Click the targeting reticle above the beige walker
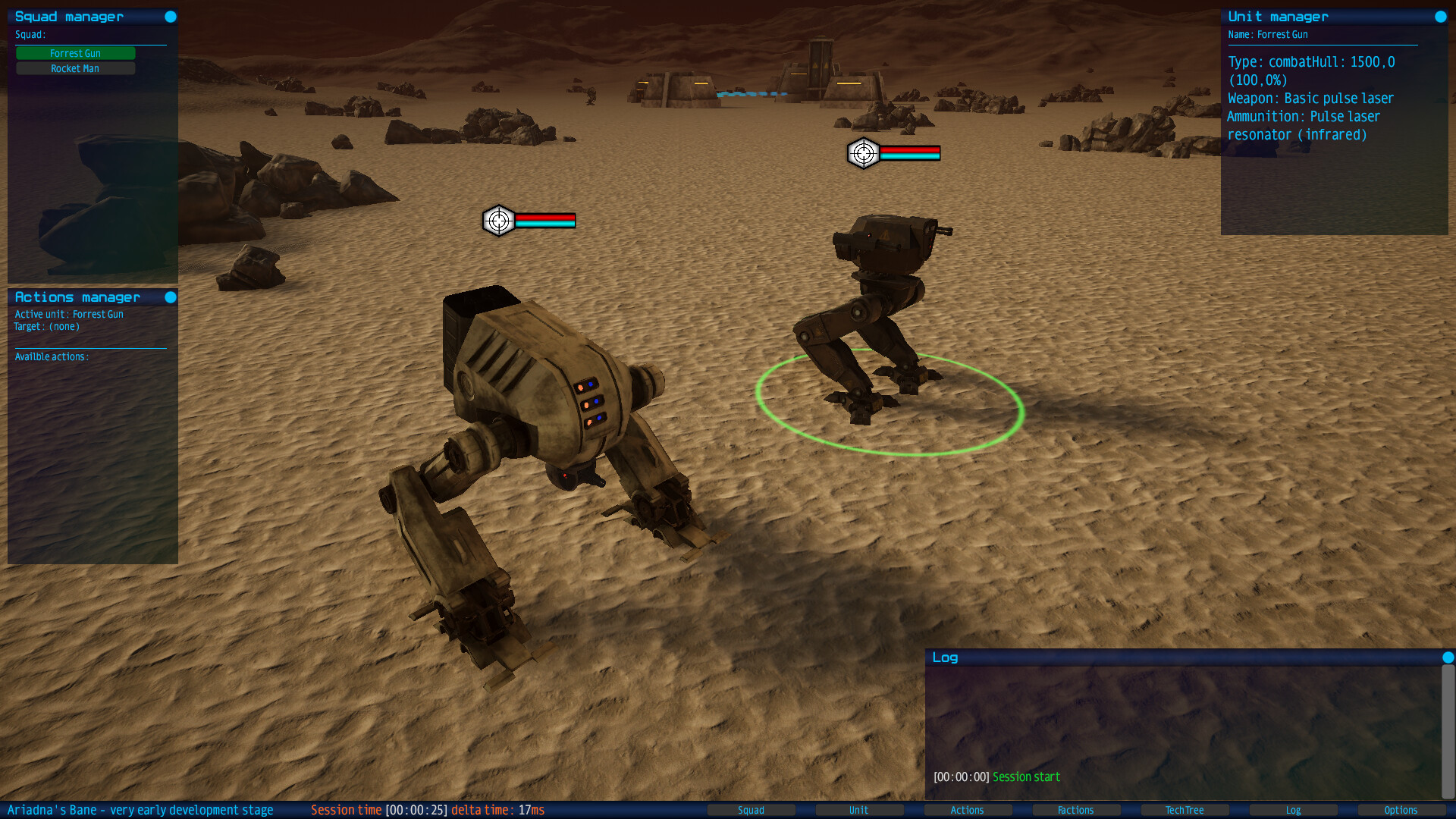 click(x=498, y=221)
